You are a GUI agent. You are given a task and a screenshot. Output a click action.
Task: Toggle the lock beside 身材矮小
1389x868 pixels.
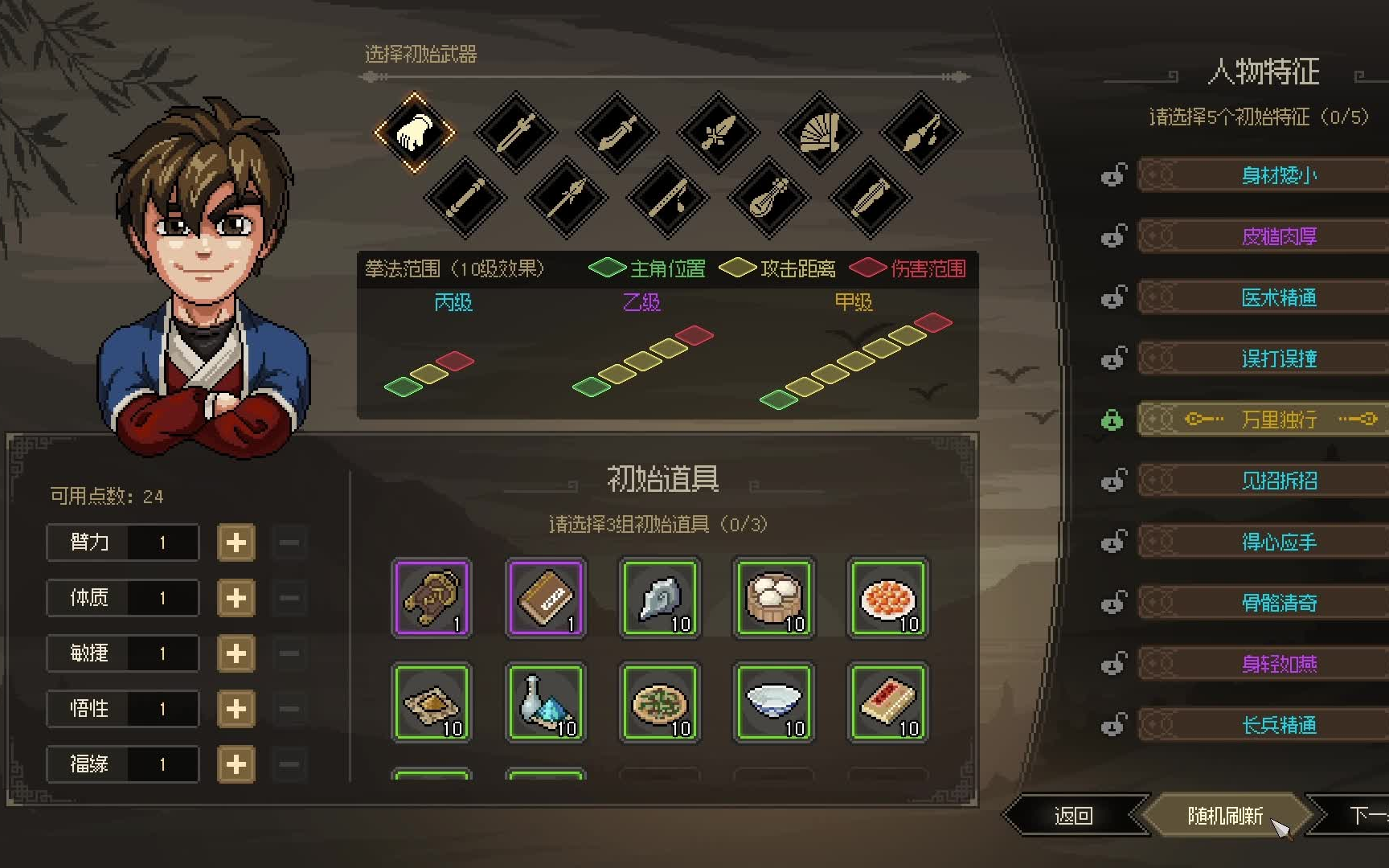[x=1114, y=174]
